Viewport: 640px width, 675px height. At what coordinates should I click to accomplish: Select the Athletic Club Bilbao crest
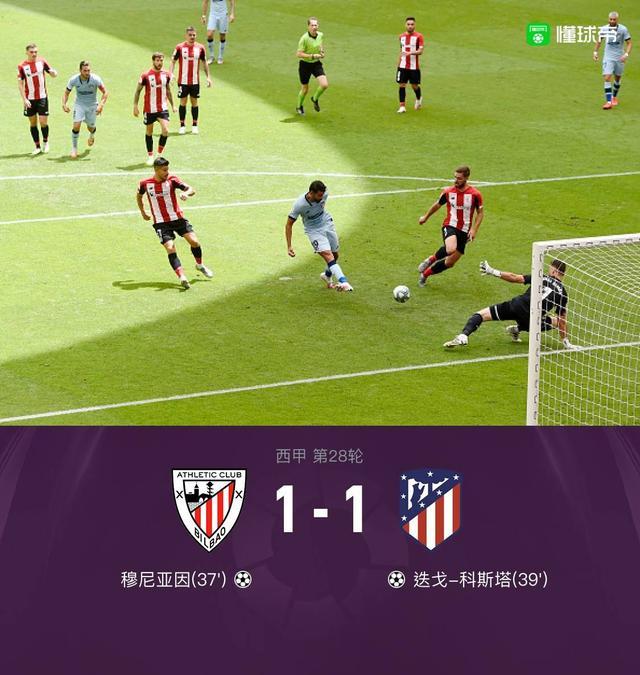[x=209, y=509]
